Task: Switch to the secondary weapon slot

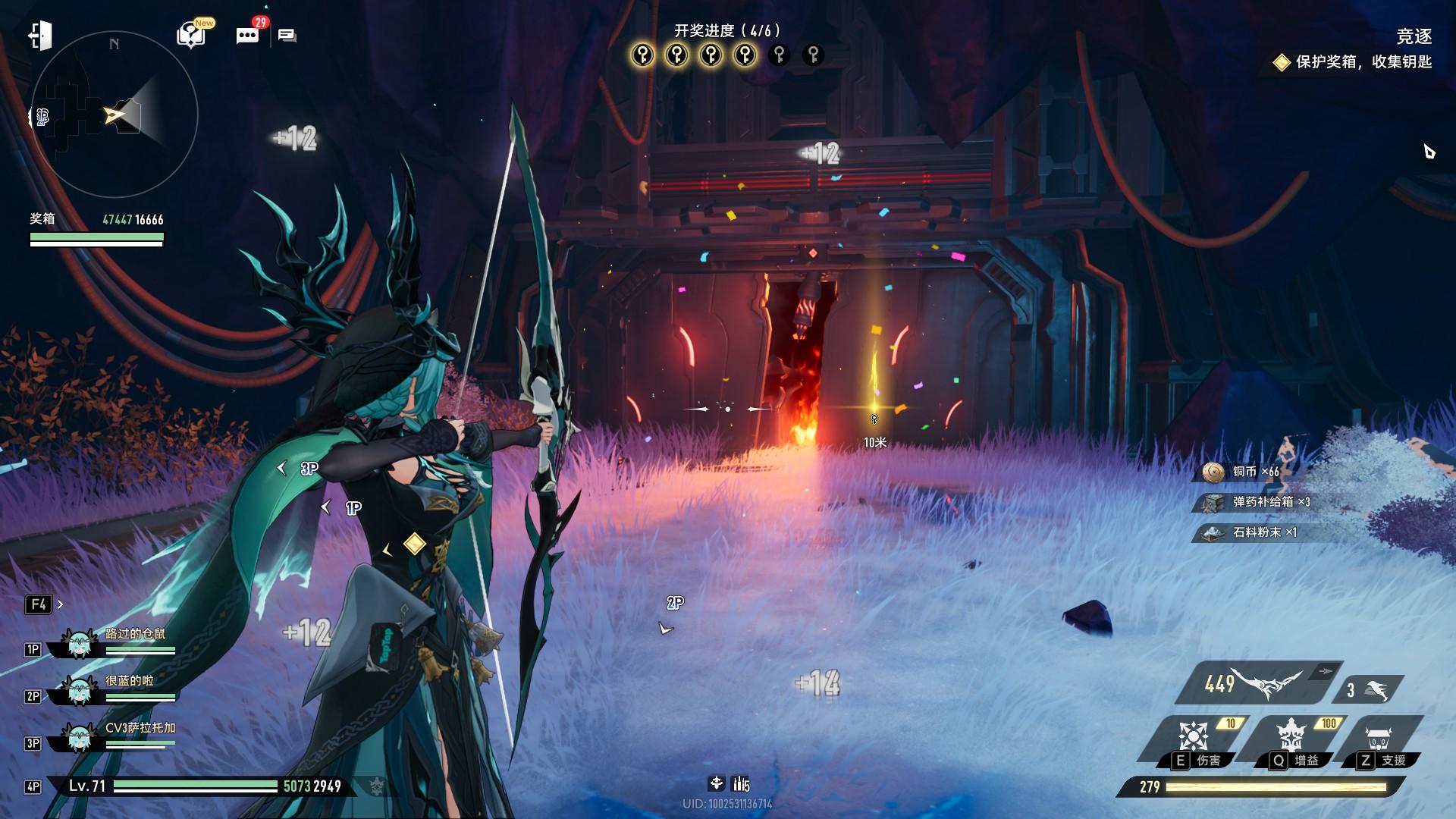Action: click(x=1369, y=690)
